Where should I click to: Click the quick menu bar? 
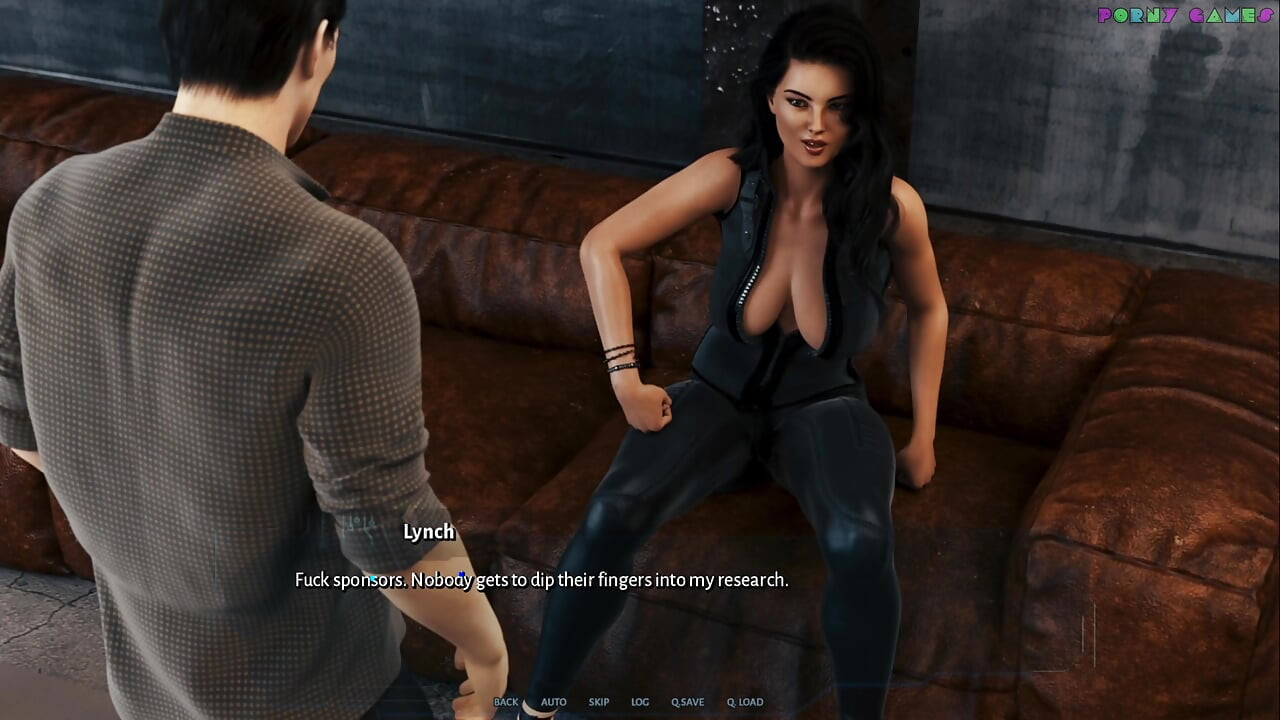pyautogui.click(x=625, y=702)
